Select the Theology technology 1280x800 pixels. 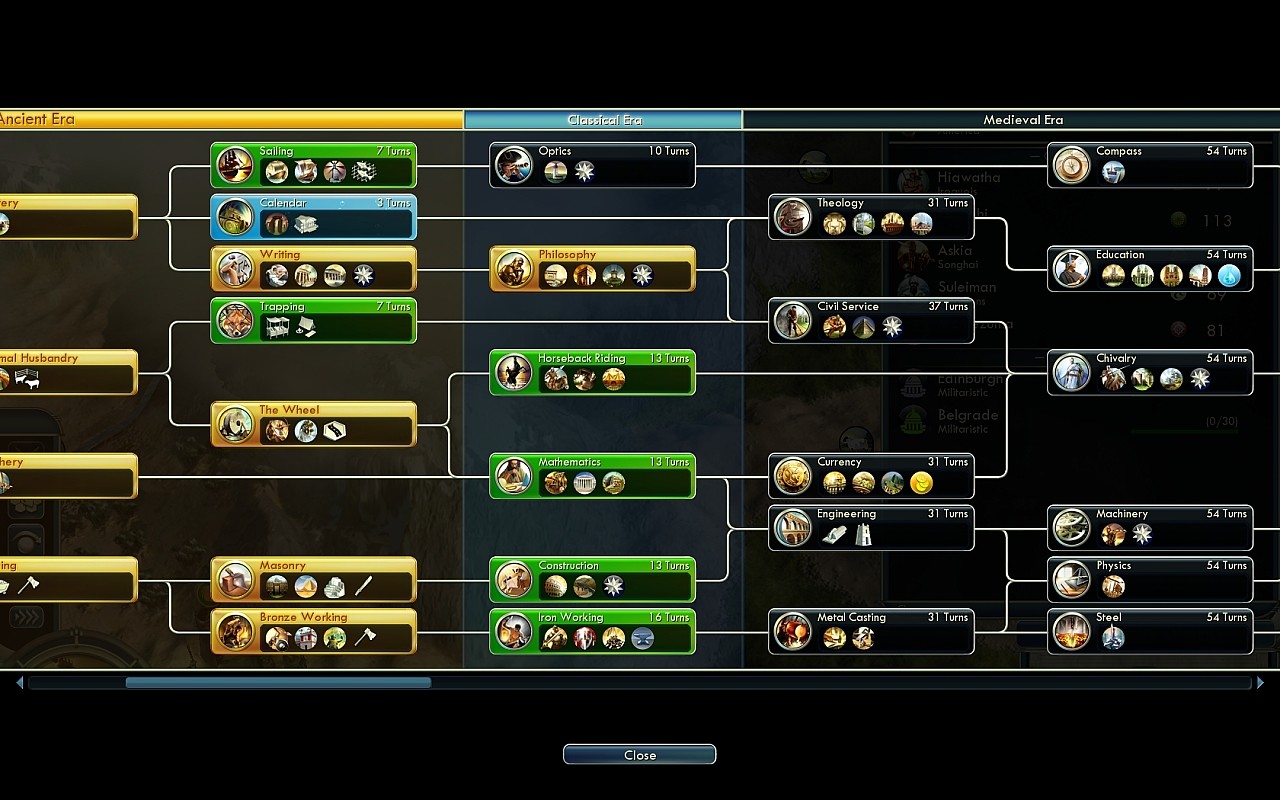point(871,217)
